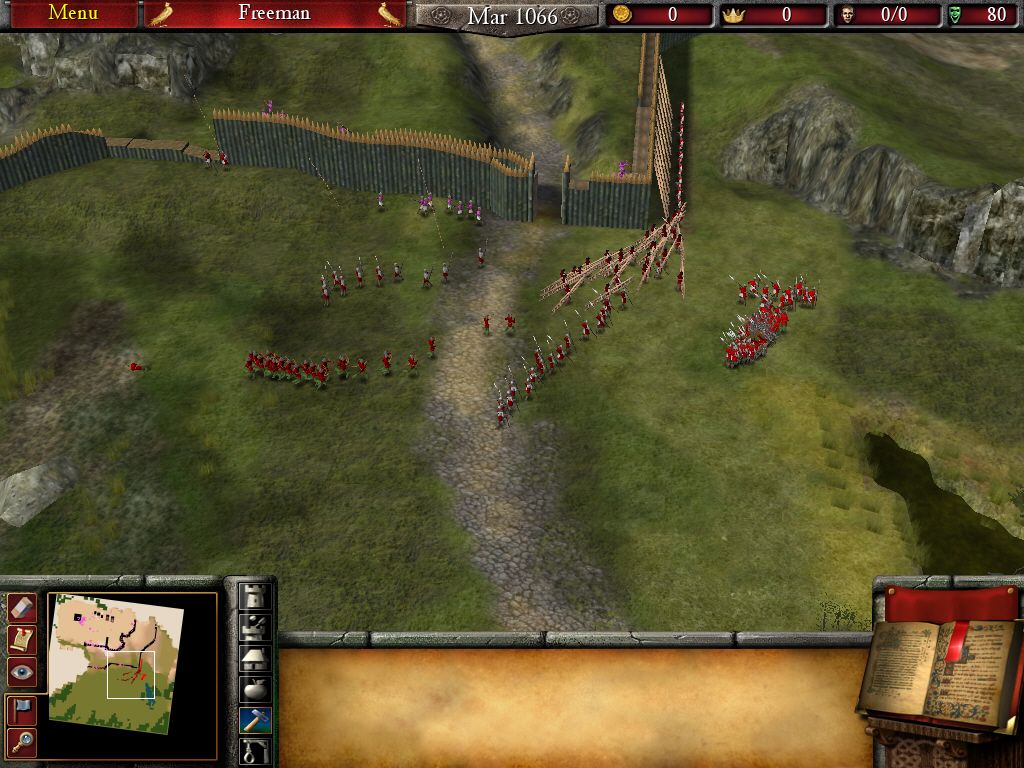Select the hammer industry category
Viewport: 1024px width, 768px height.
coord(256,720)
